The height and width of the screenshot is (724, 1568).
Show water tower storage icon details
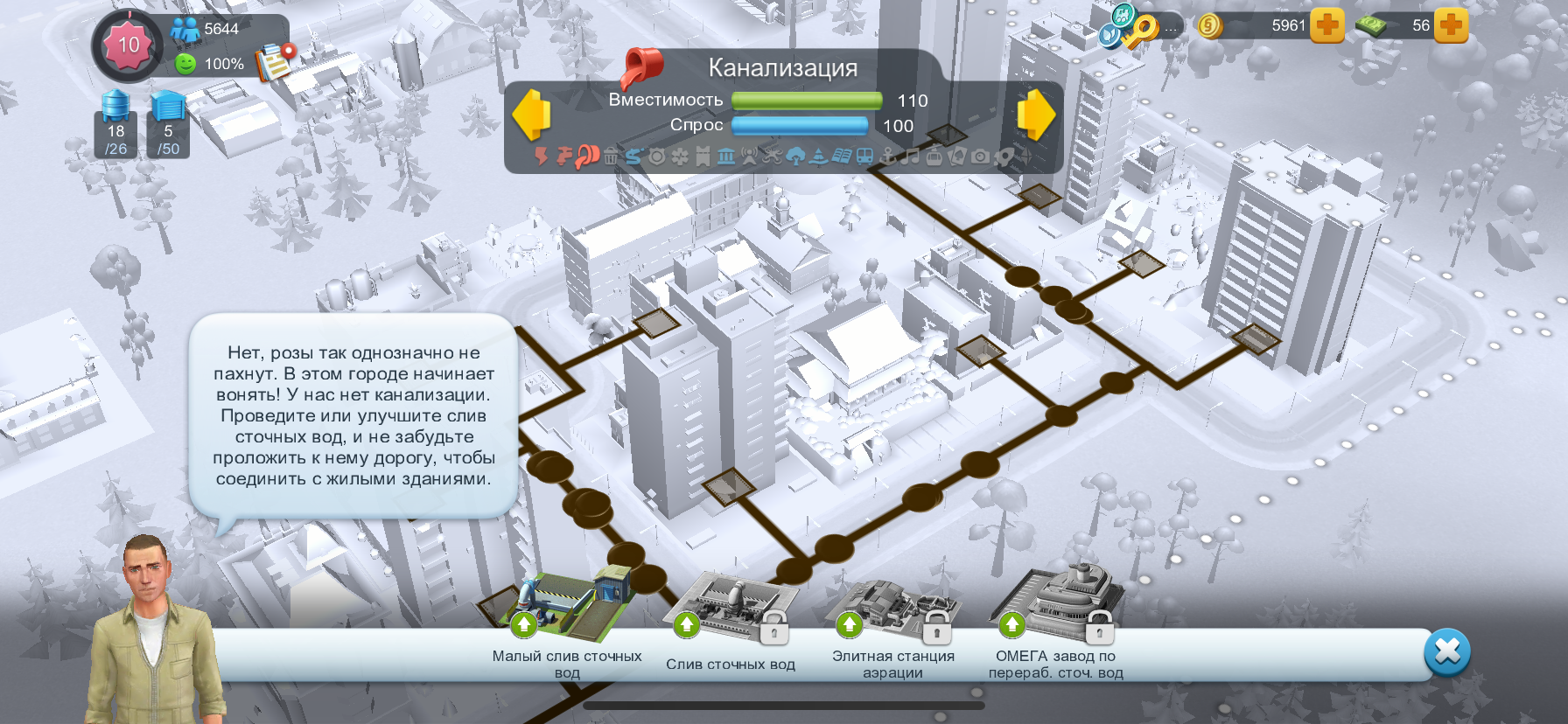click(115, 123)
